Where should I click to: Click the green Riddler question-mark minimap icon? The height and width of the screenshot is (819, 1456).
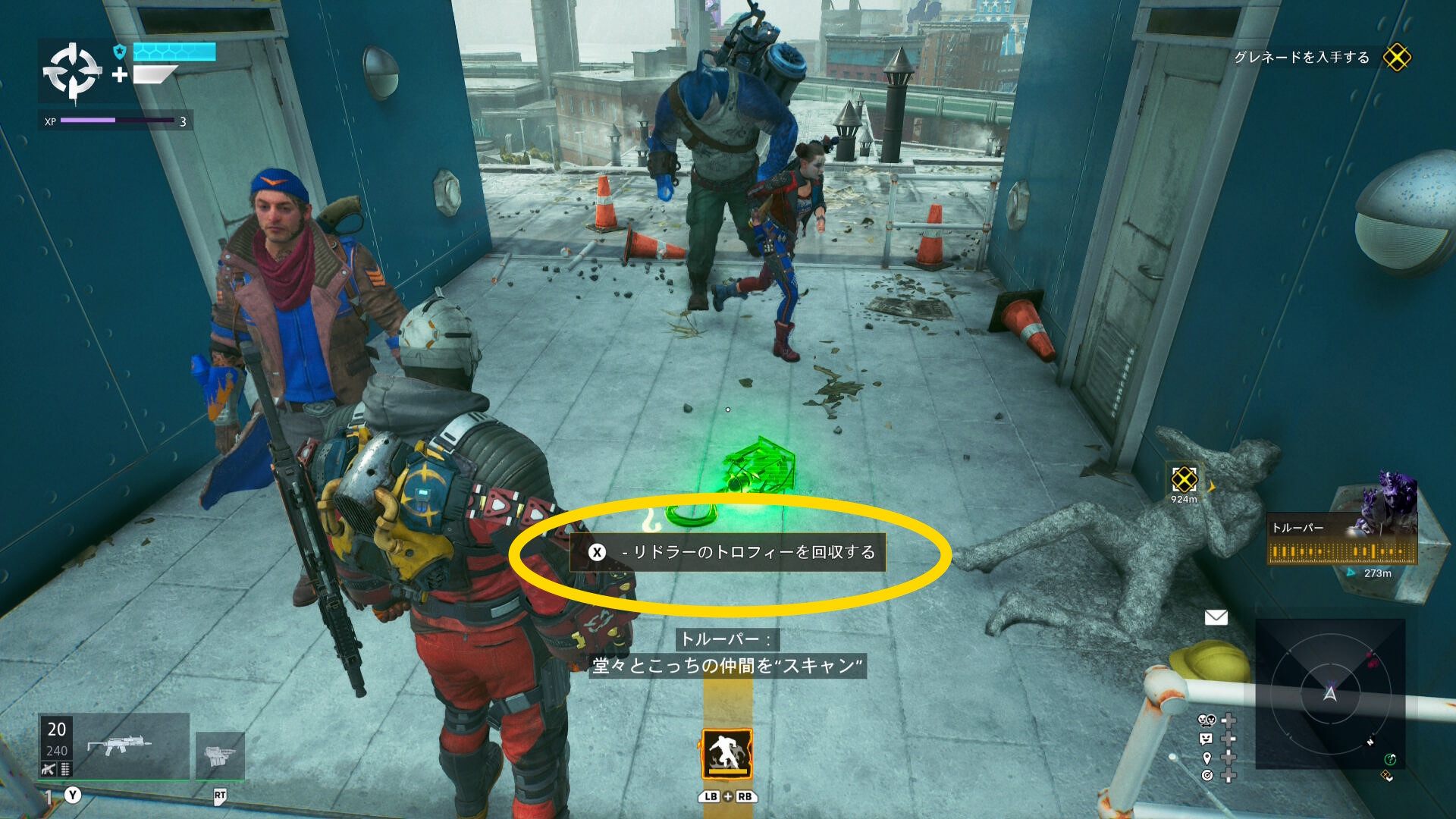point(1390,759)
